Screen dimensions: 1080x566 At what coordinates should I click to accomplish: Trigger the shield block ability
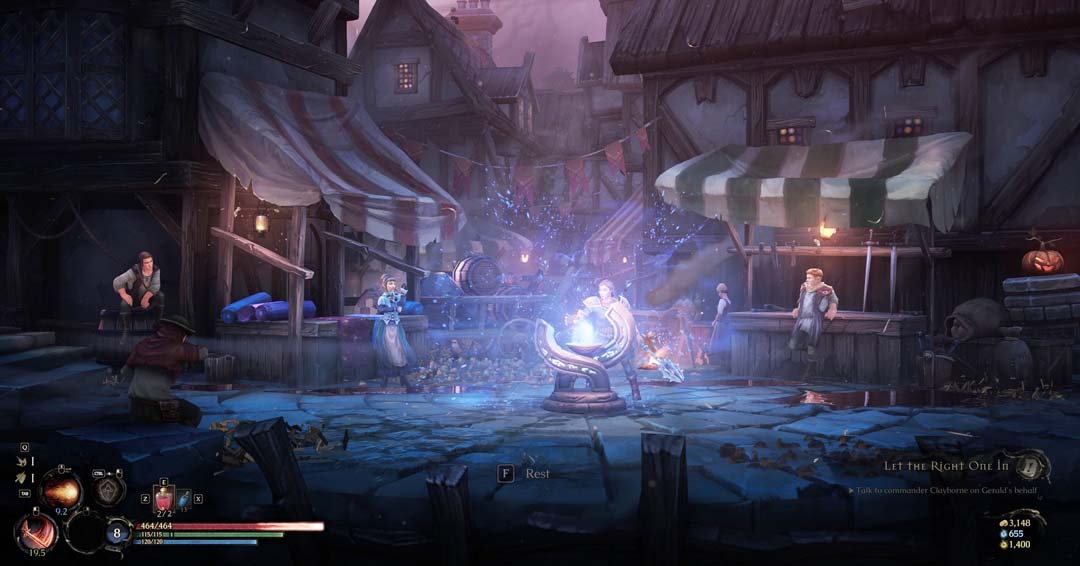coord(109,489)
